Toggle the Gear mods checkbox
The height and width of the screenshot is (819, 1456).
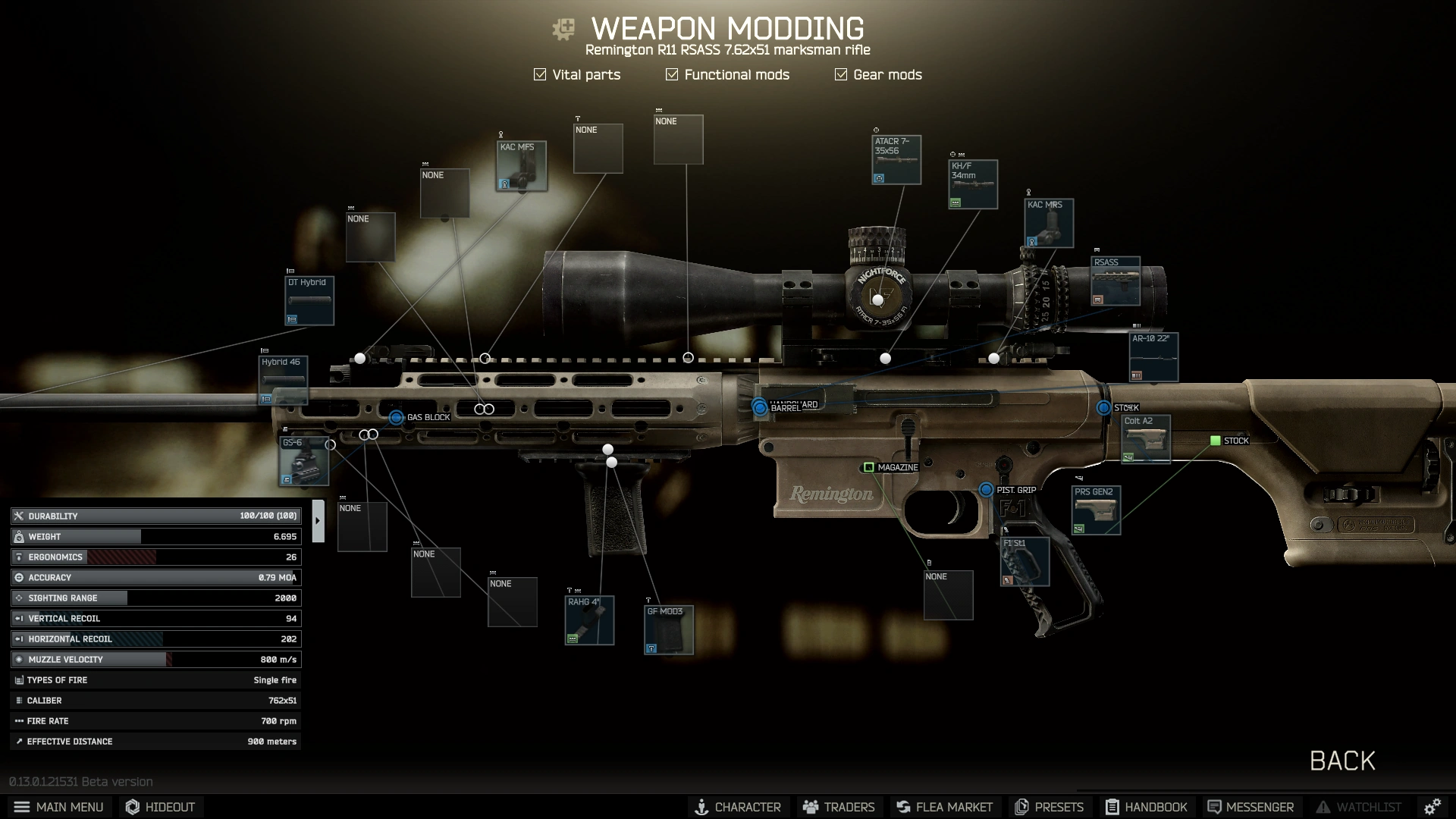pos(841,74)
